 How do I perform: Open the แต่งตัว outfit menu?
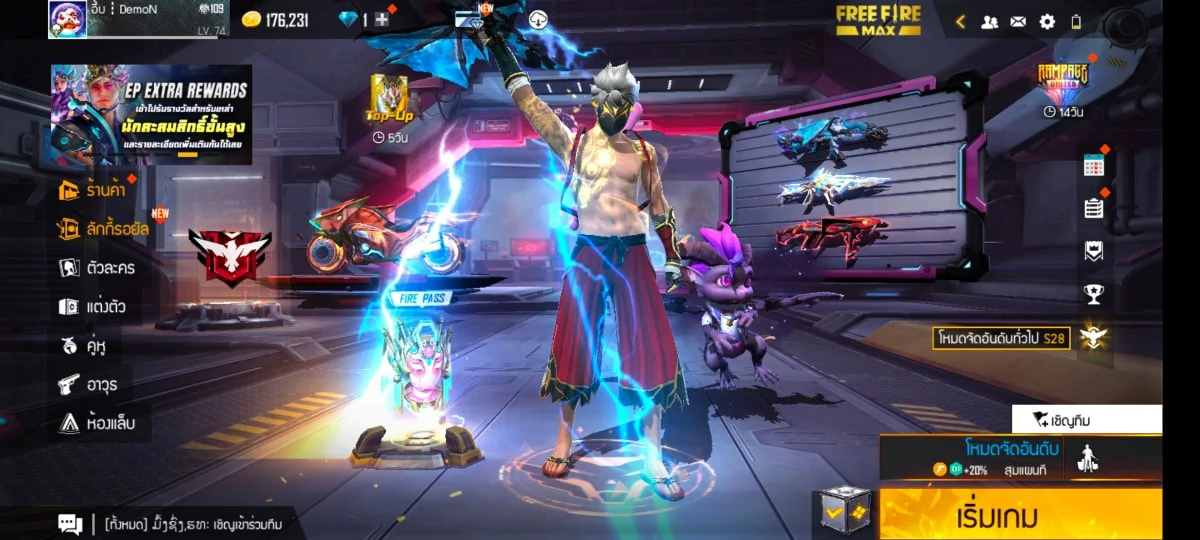[92, 307]
